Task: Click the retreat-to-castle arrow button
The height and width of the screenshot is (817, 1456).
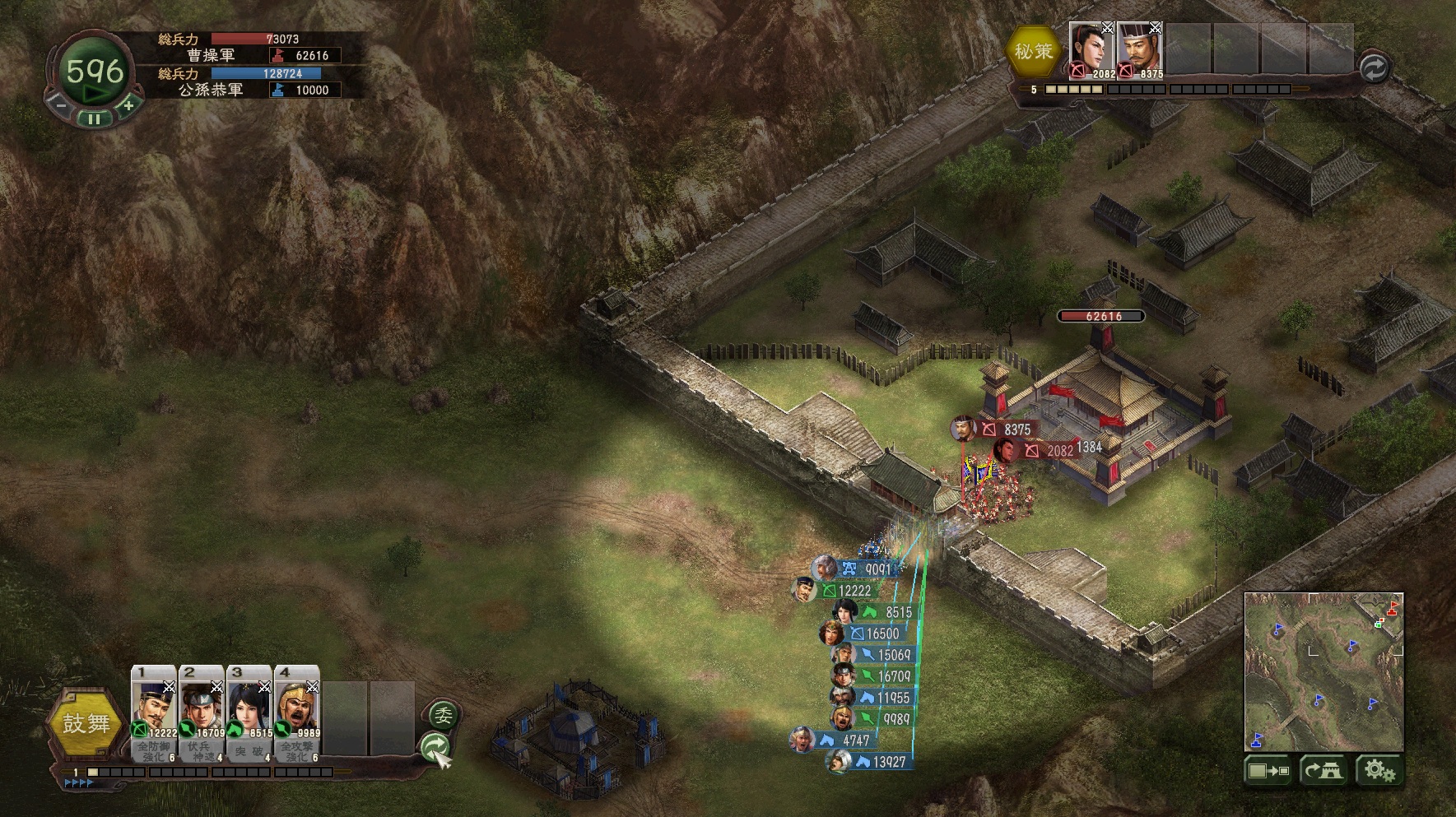Action: point(1323,771)
